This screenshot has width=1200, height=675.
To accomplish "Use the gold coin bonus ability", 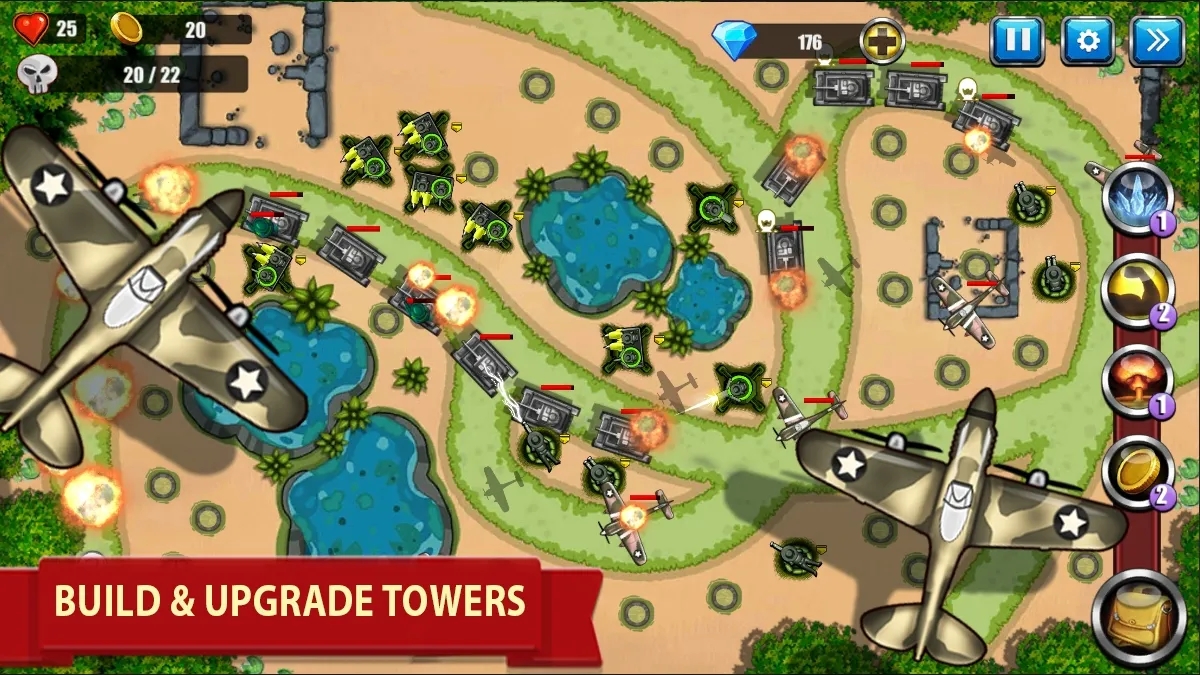I will click(1137, 473).
